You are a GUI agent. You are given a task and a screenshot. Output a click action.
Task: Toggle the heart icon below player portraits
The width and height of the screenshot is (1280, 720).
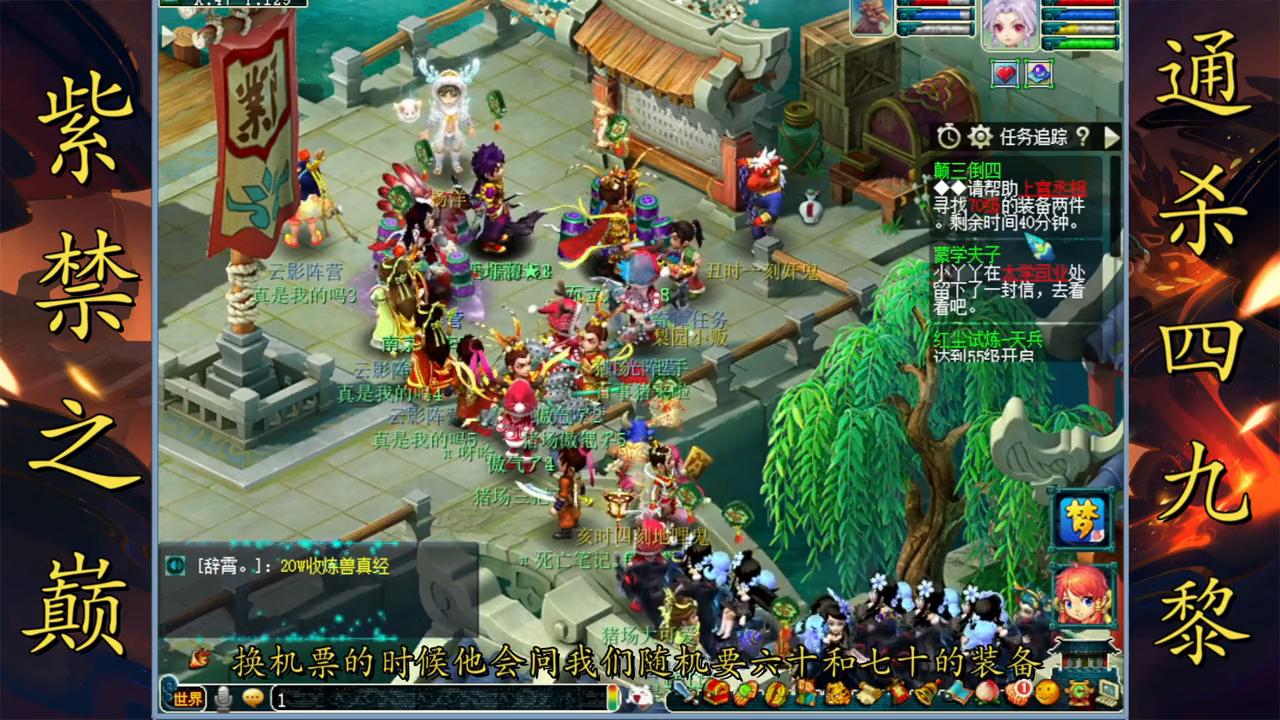click(x=1004, y=74)
